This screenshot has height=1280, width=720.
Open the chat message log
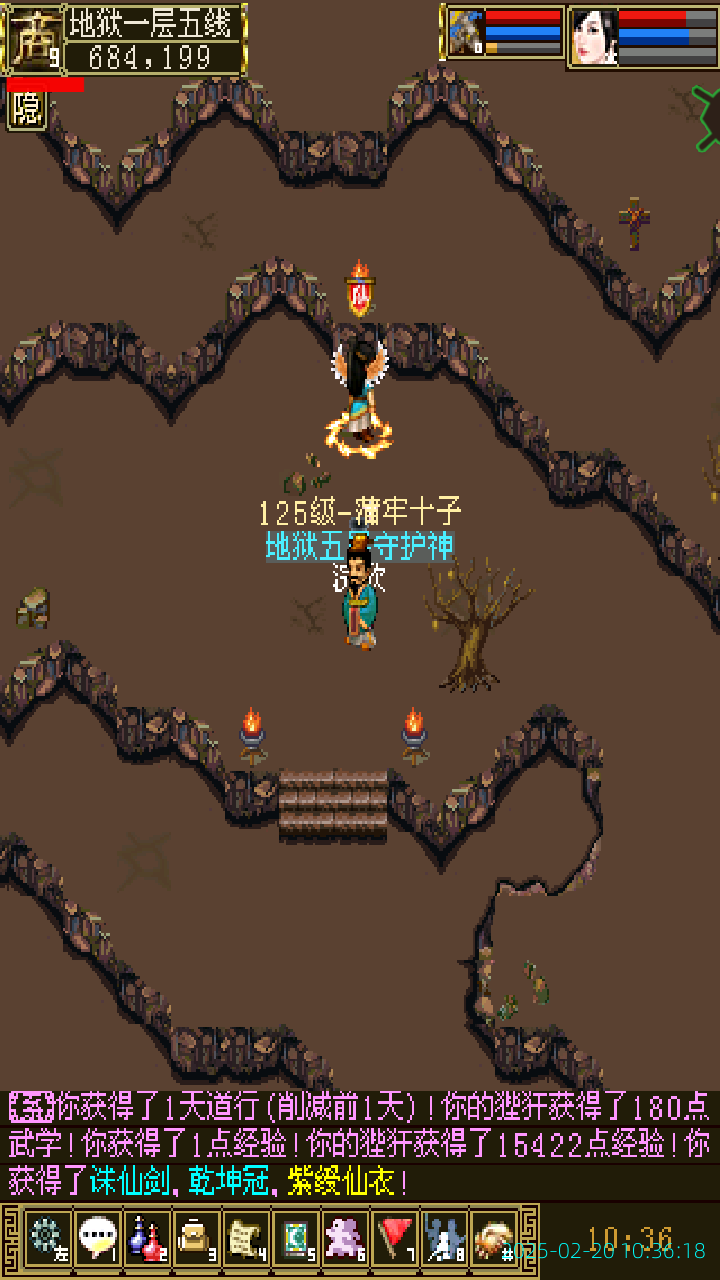coord(360,1144)
